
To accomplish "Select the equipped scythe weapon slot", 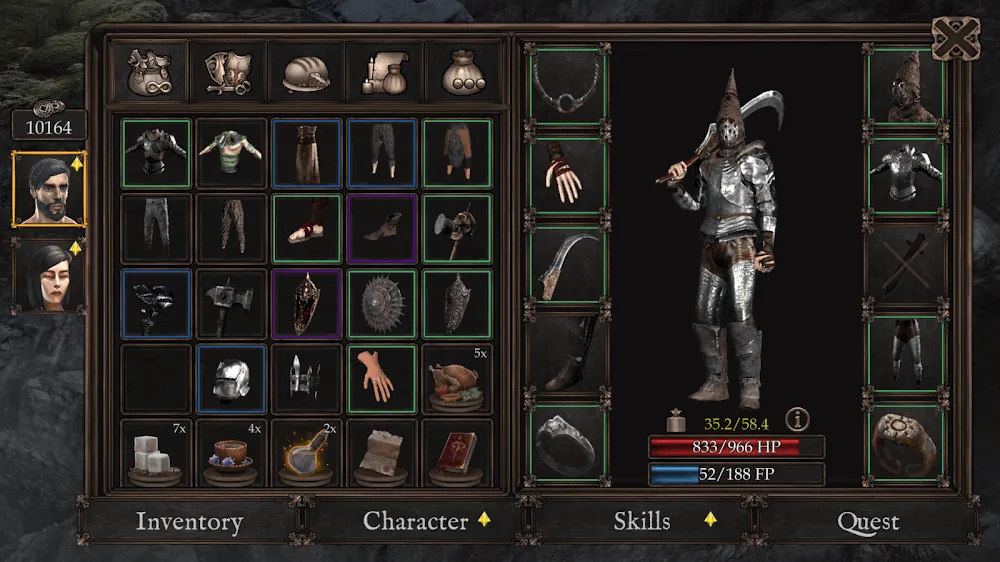I will (x=568, y=264).
